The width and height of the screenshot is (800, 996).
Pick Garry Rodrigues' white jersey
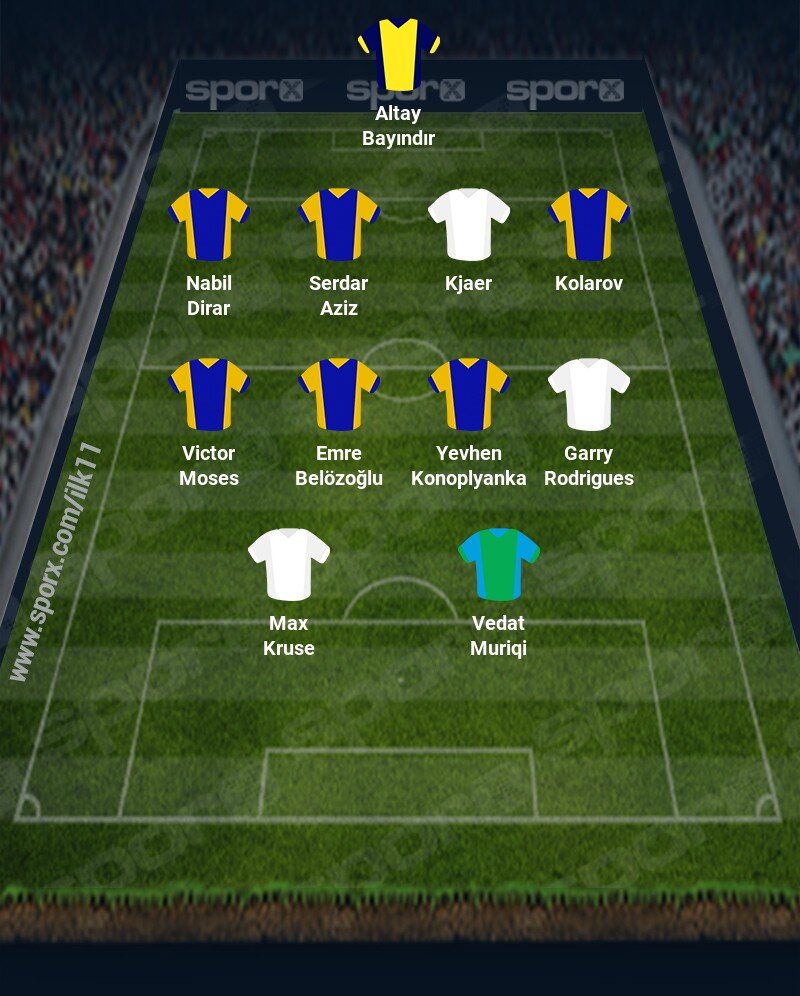pyautogui.click(x=589, y=394)
